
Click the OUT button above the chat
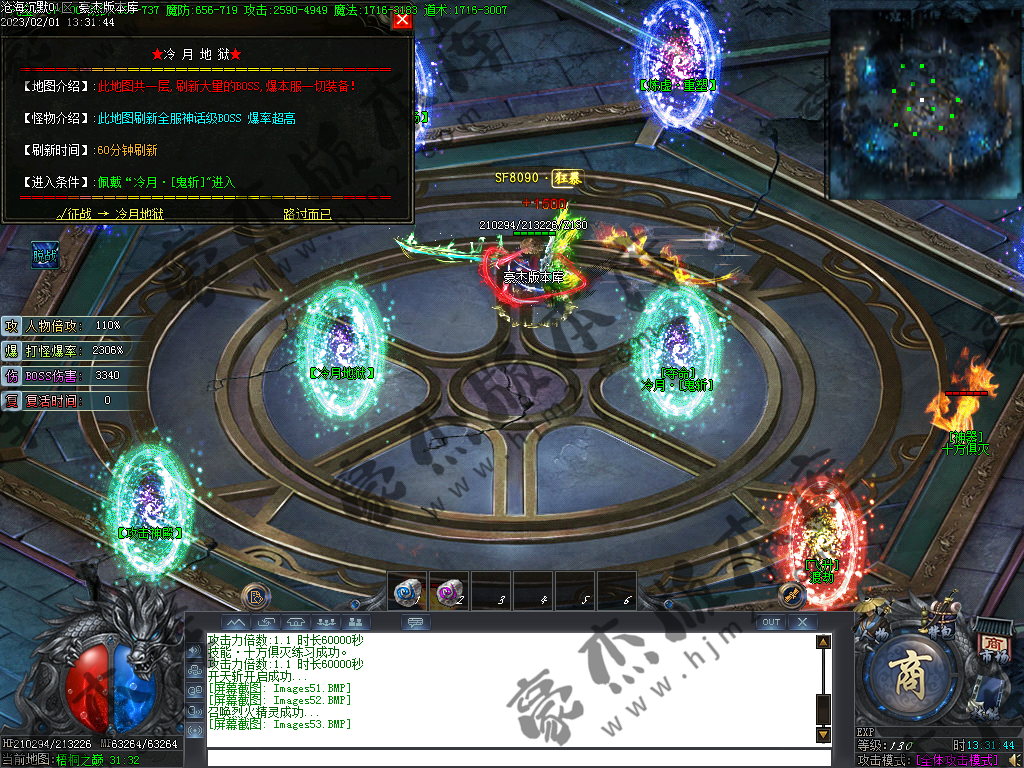pos(770,622)
